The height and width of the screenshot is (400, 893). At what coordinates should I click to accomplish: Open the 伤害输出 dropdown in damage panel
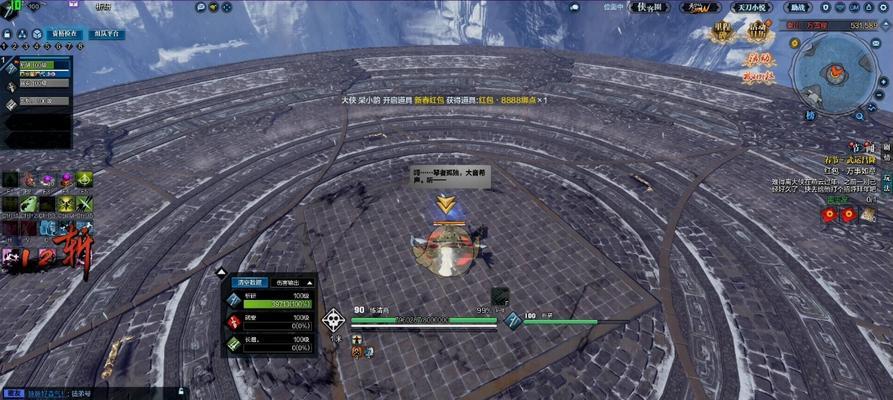291,282
